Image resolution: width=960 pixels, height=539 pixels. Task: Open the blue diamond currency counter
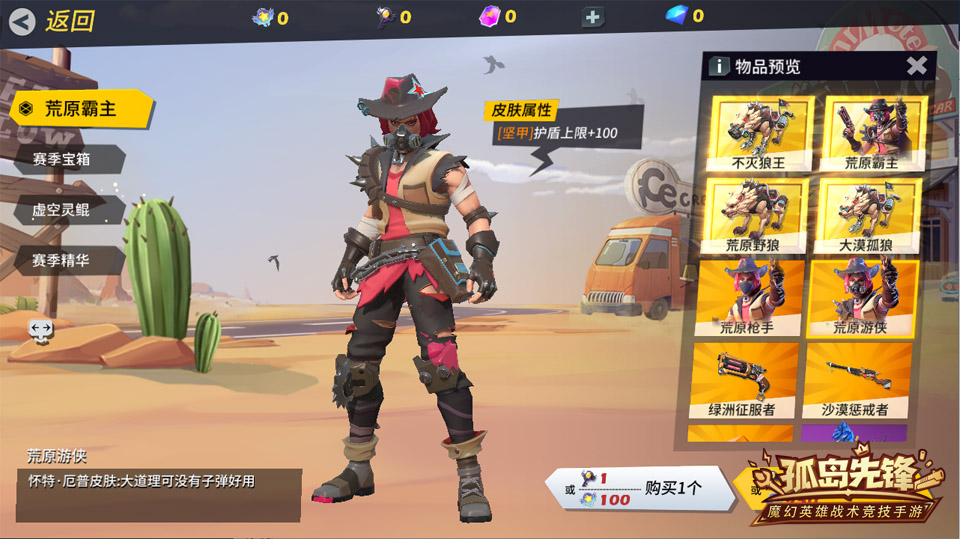coord(684,16)
